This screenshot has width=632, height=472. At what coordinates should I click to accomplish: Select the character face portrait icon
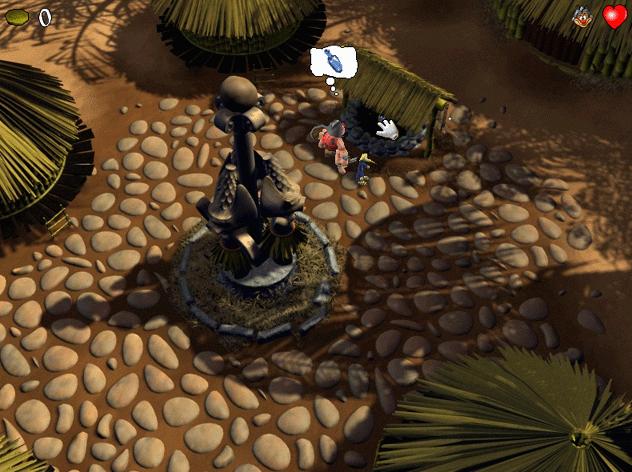582,17
